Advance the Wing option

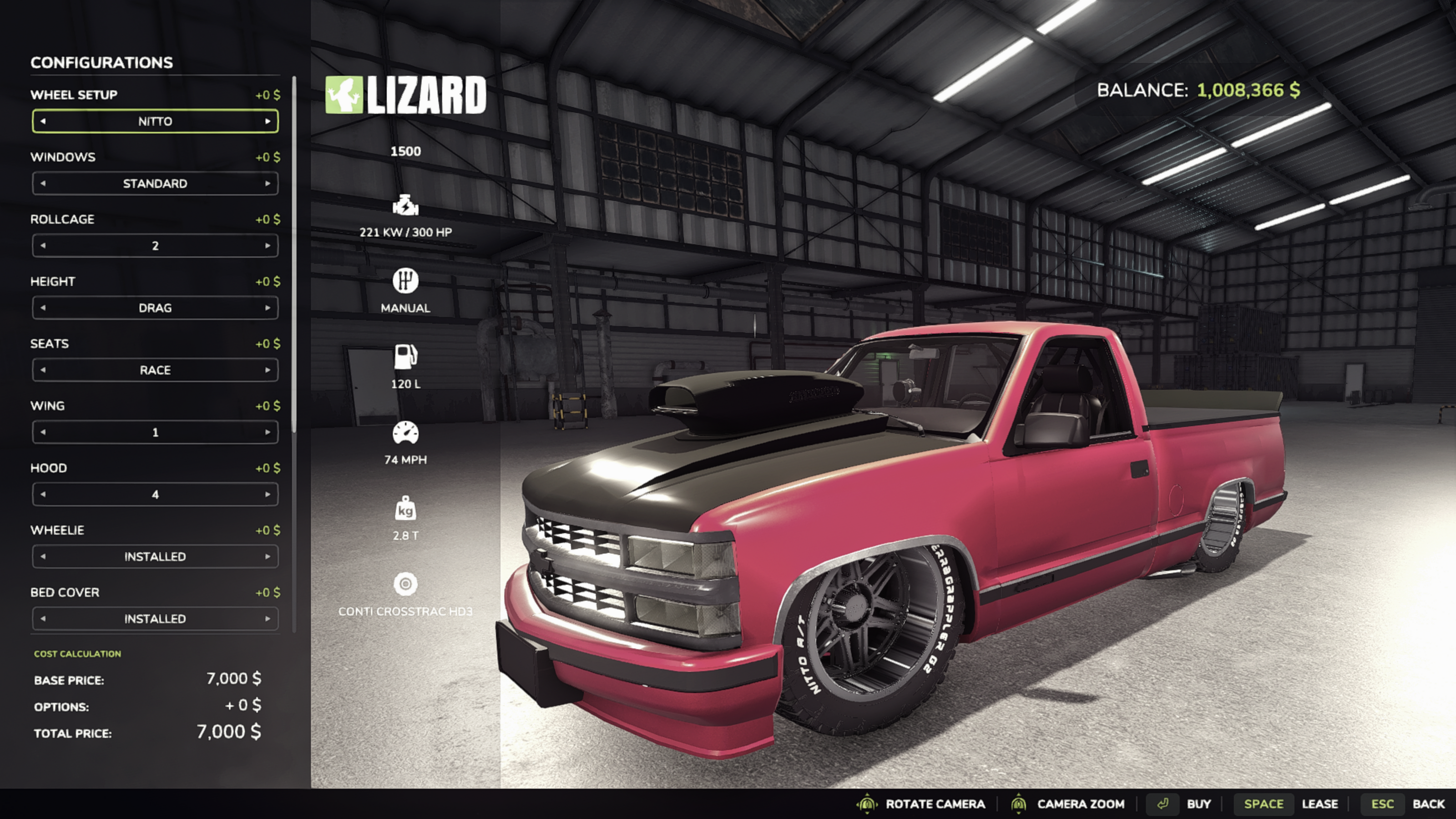[x=268, y=432]
